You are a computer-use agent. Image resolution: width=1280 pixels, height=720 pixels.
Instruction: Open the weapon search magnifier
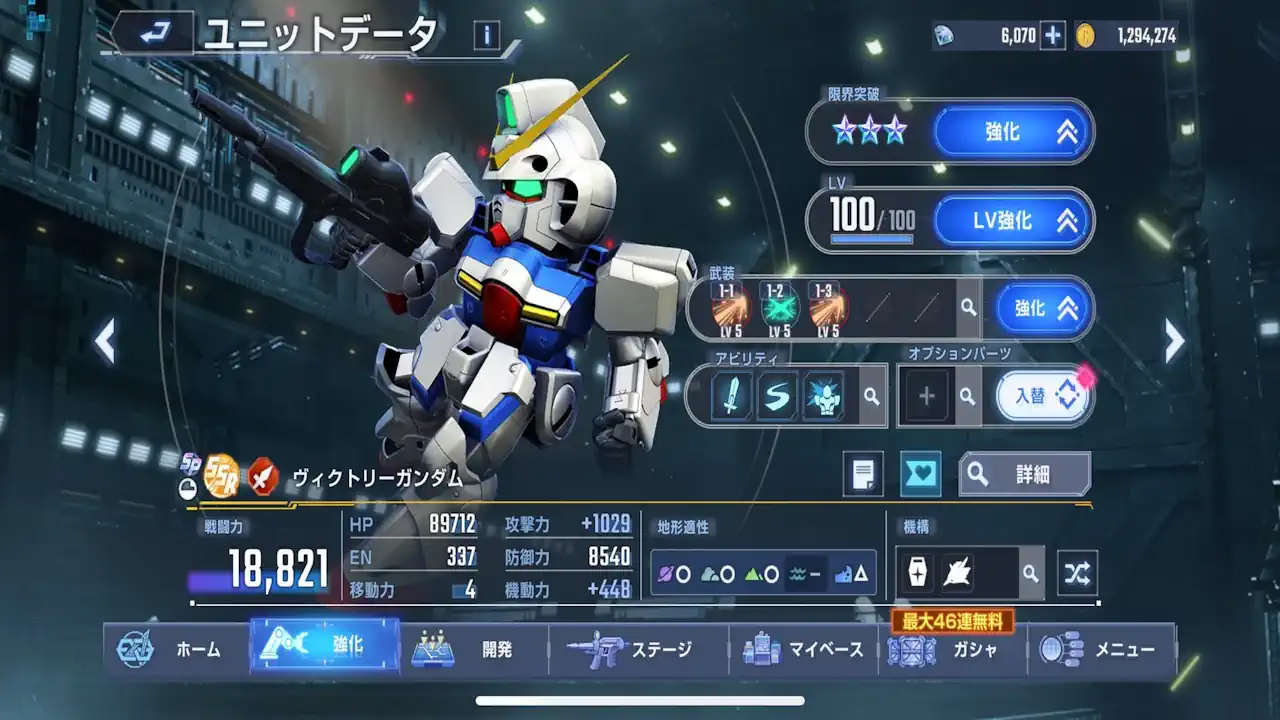[966, 309]
